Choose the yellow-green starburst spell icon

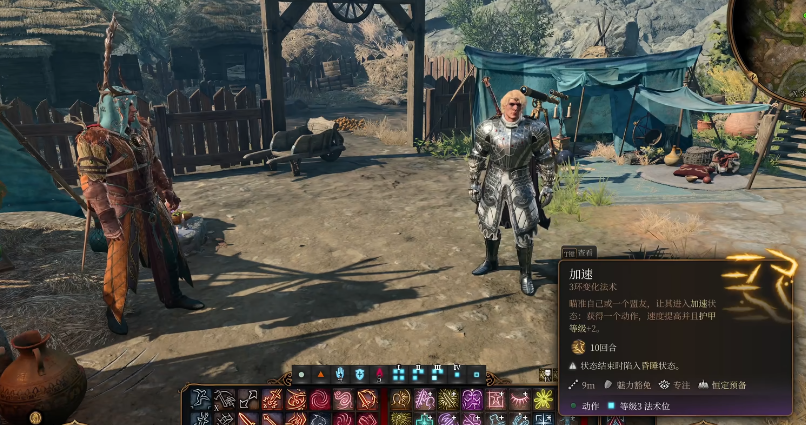543,400
